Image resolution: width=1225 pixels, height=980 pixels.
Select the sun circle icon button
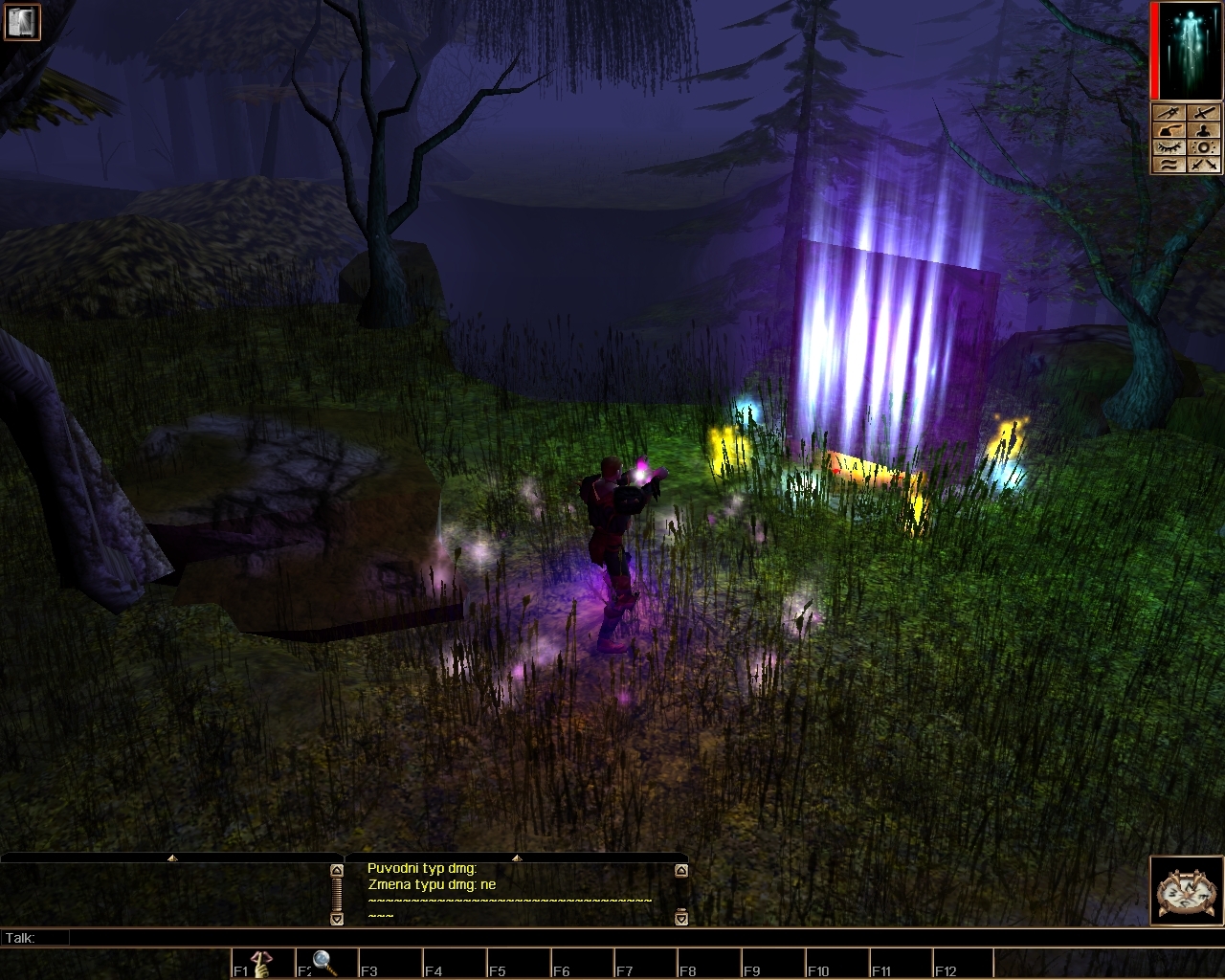click(1203, 147)
